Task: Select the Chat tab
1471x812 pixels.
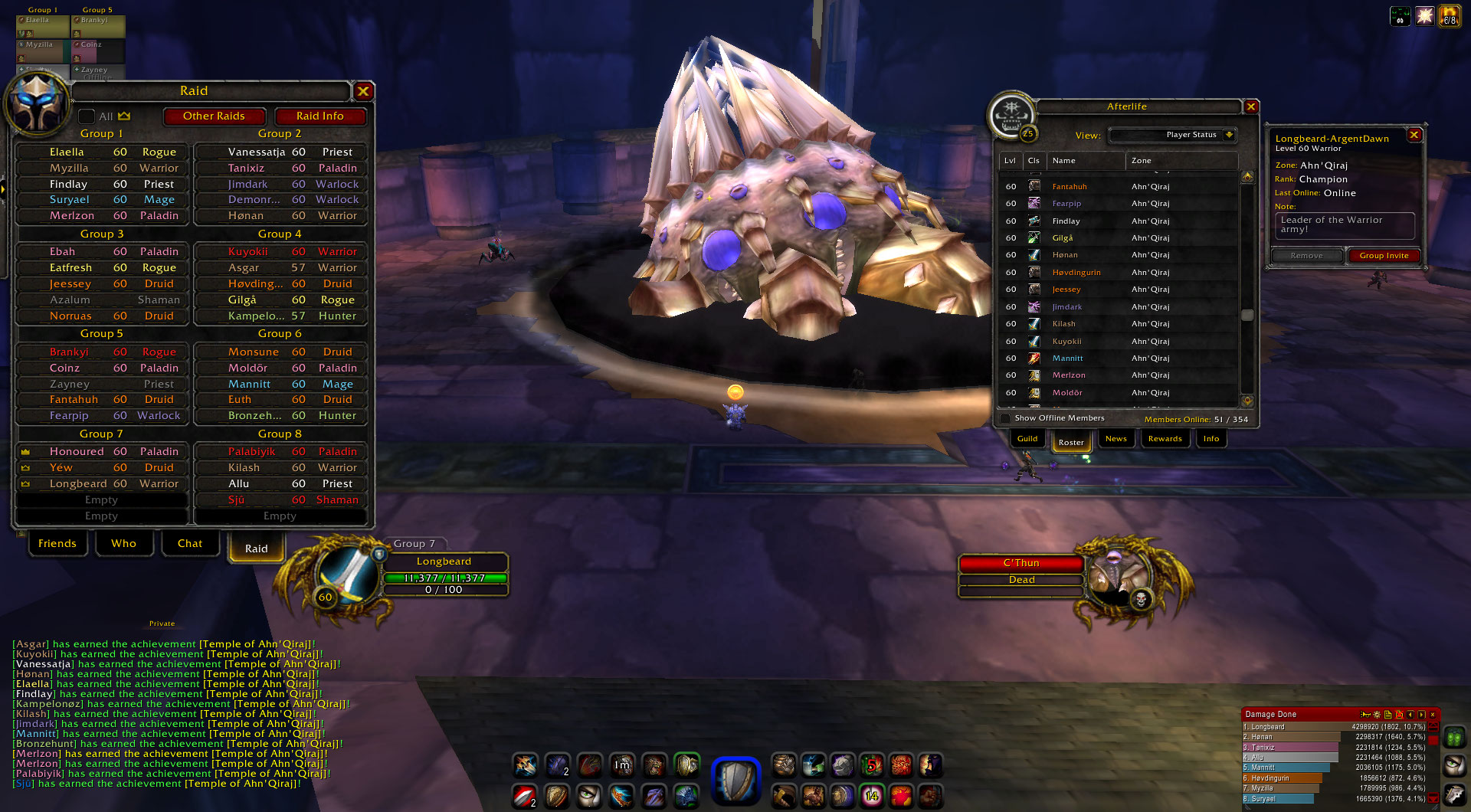Action: [190, 544]
